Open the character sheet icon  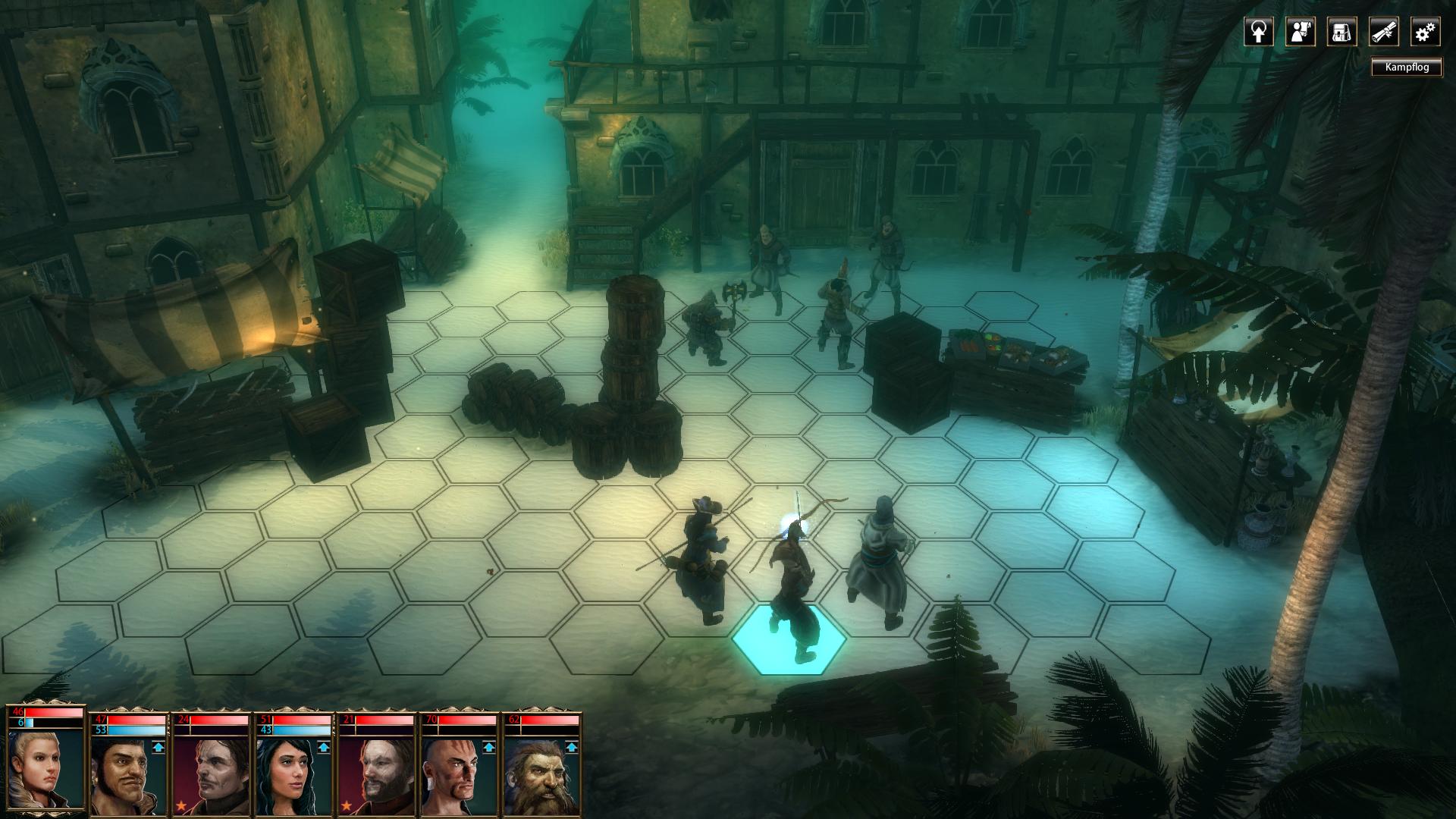tap(1300, 33)
